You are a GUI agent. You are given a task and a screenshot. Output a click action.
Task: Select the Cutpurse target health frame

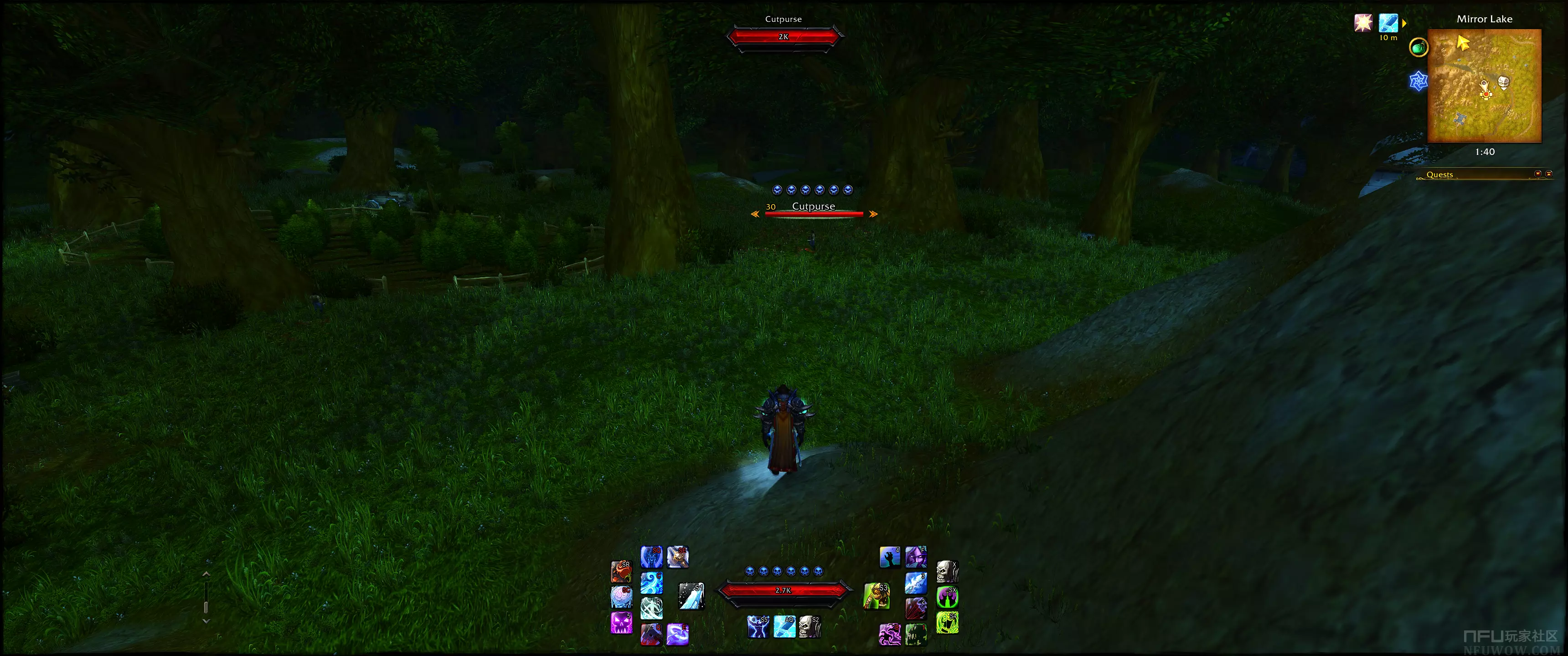click(784, 36)
